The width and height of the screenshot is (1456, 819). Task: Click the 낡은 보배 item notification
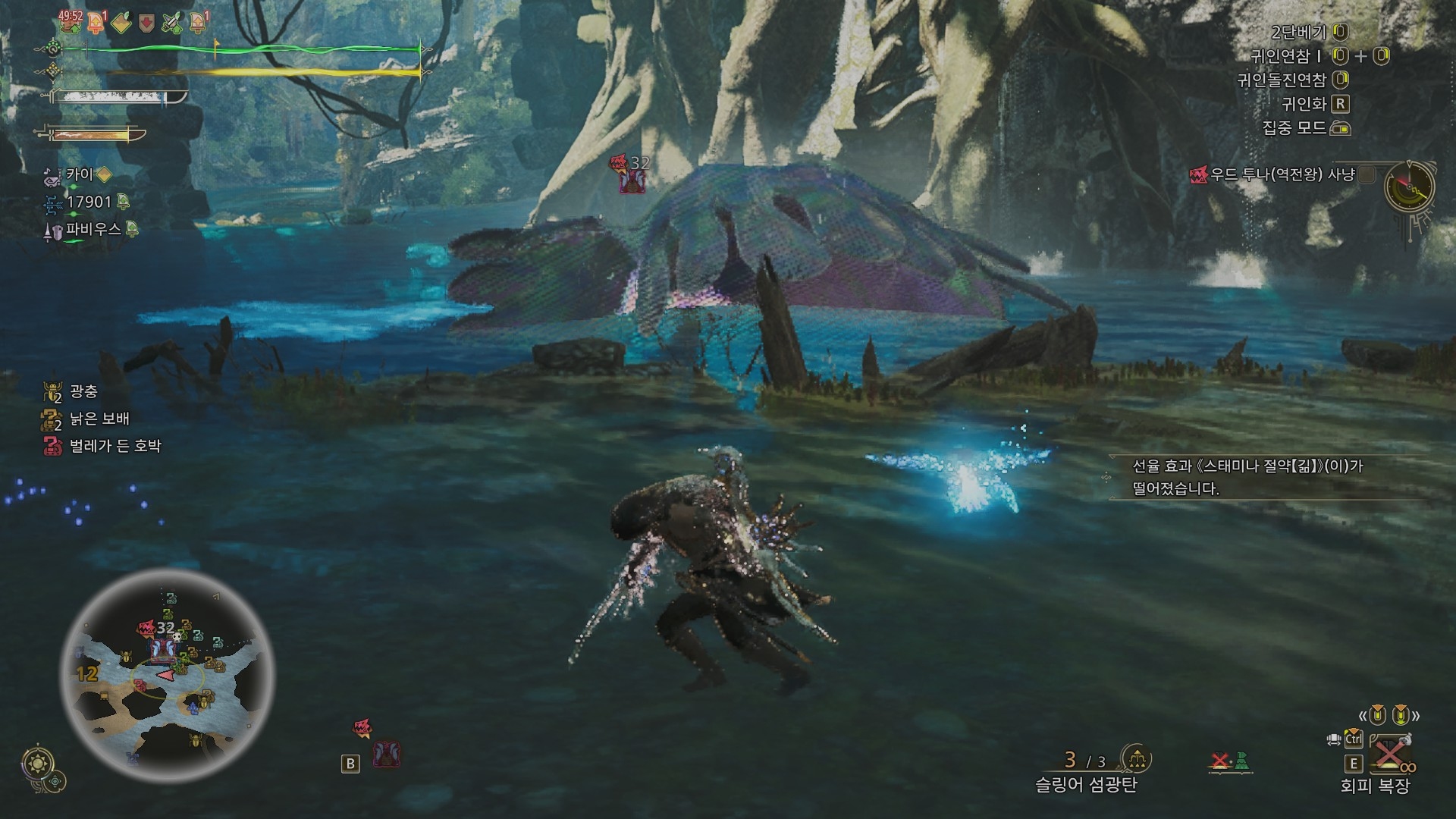pos(99,419)
